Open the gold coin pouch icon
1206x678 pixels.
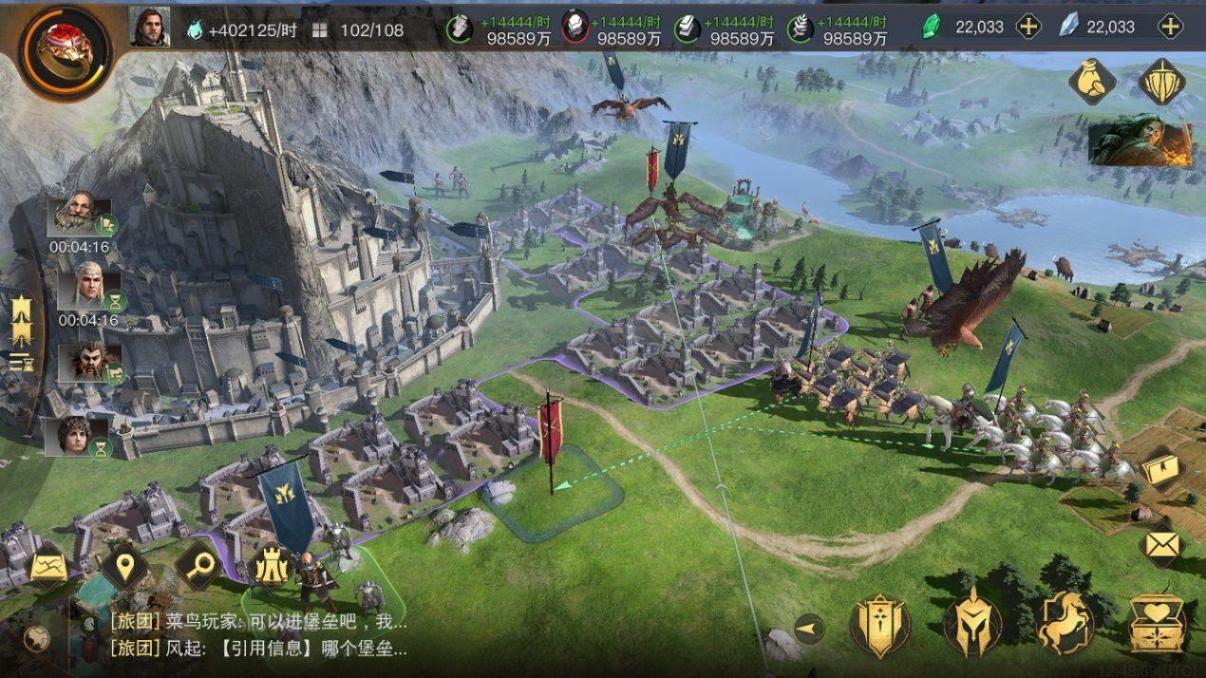[1092, 82]
